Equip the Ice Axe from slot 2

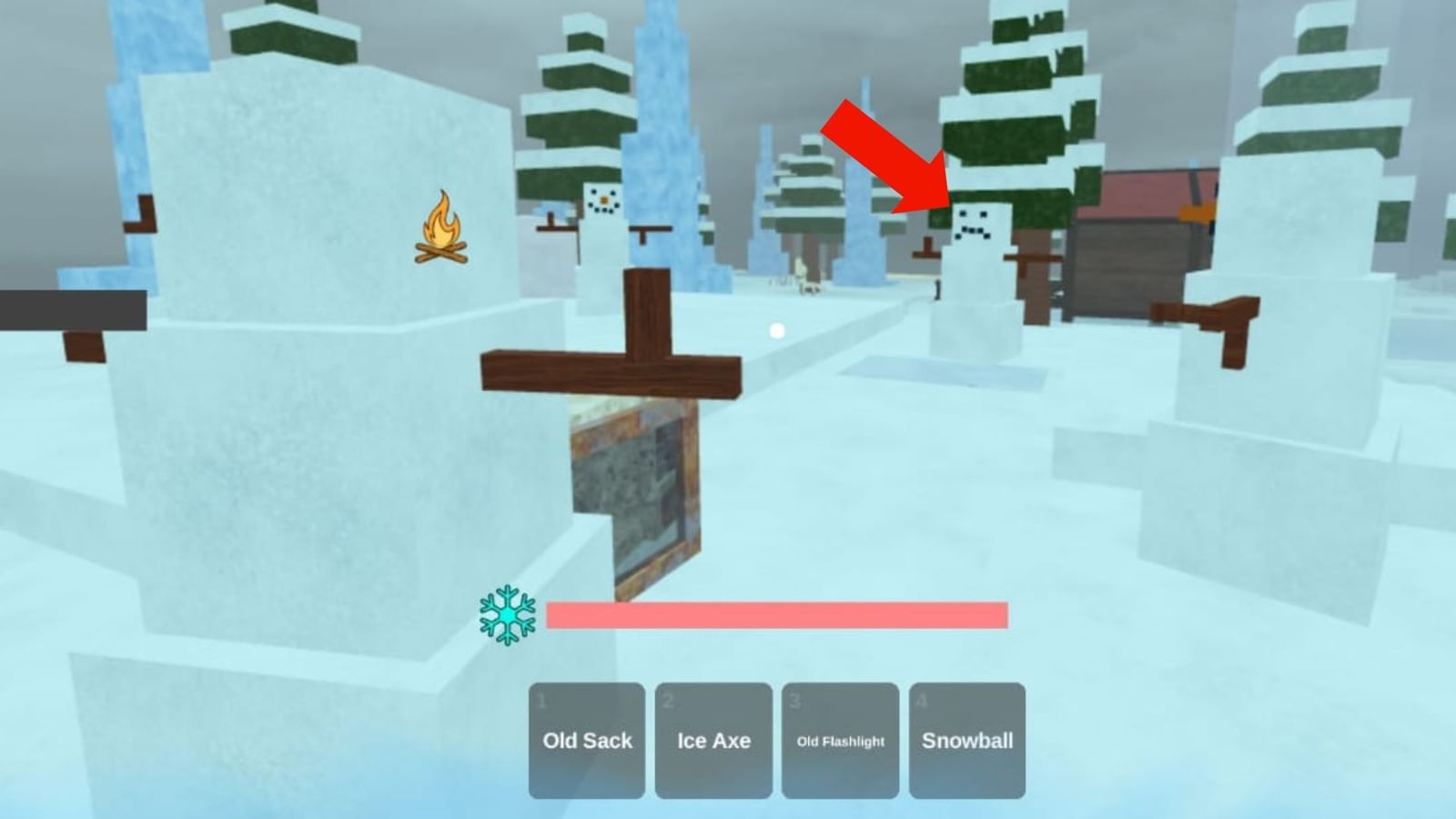(x=713, y=741)
